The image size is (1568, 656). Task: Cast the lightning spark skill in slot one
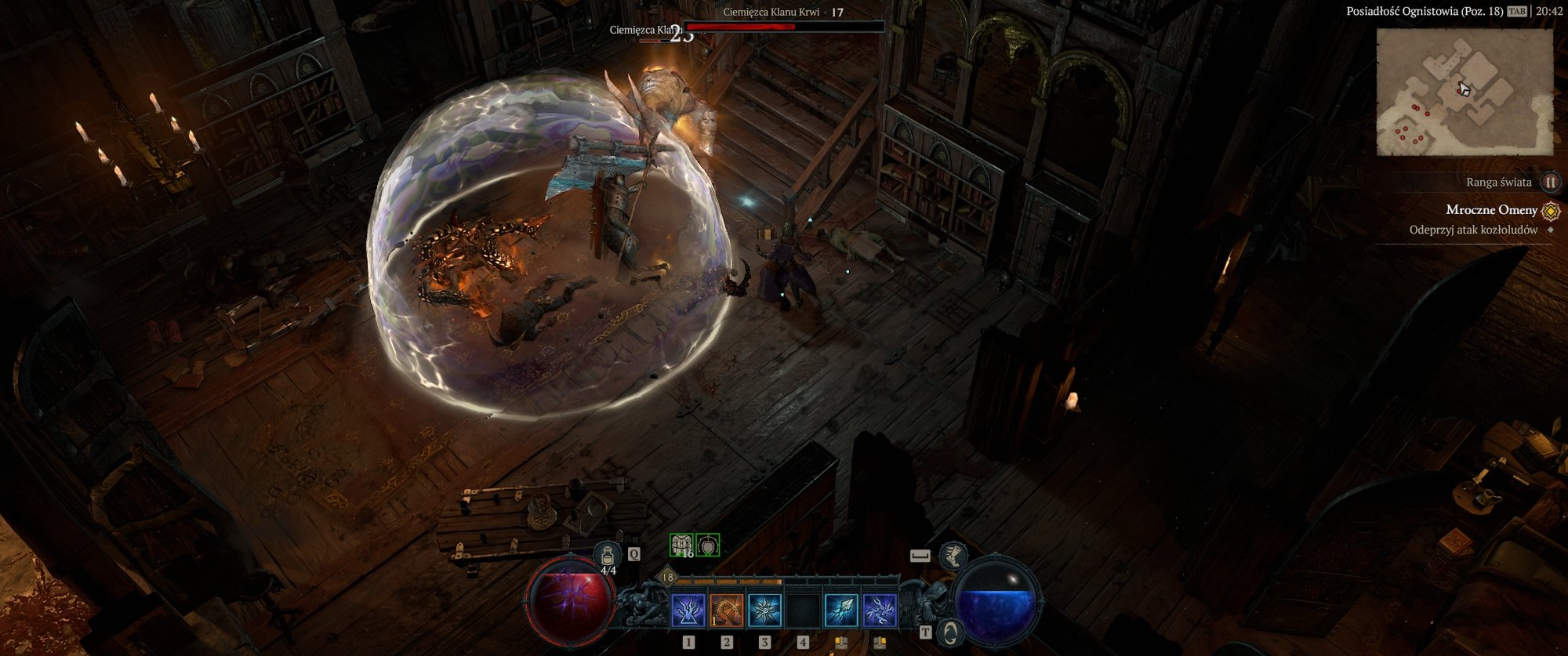coord(688,611)
